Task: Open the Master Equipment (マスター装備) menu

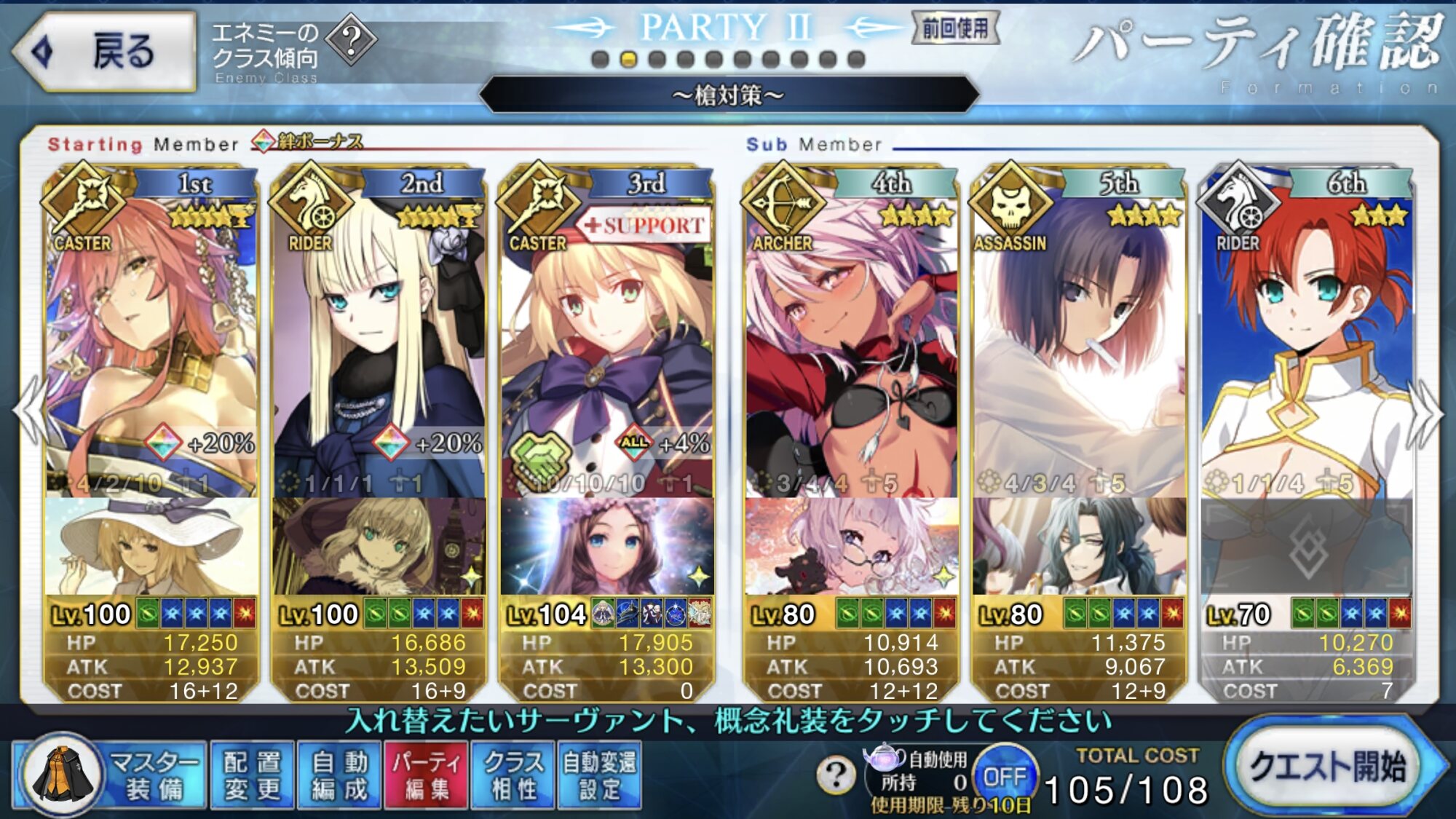Action: coord(109,775)
